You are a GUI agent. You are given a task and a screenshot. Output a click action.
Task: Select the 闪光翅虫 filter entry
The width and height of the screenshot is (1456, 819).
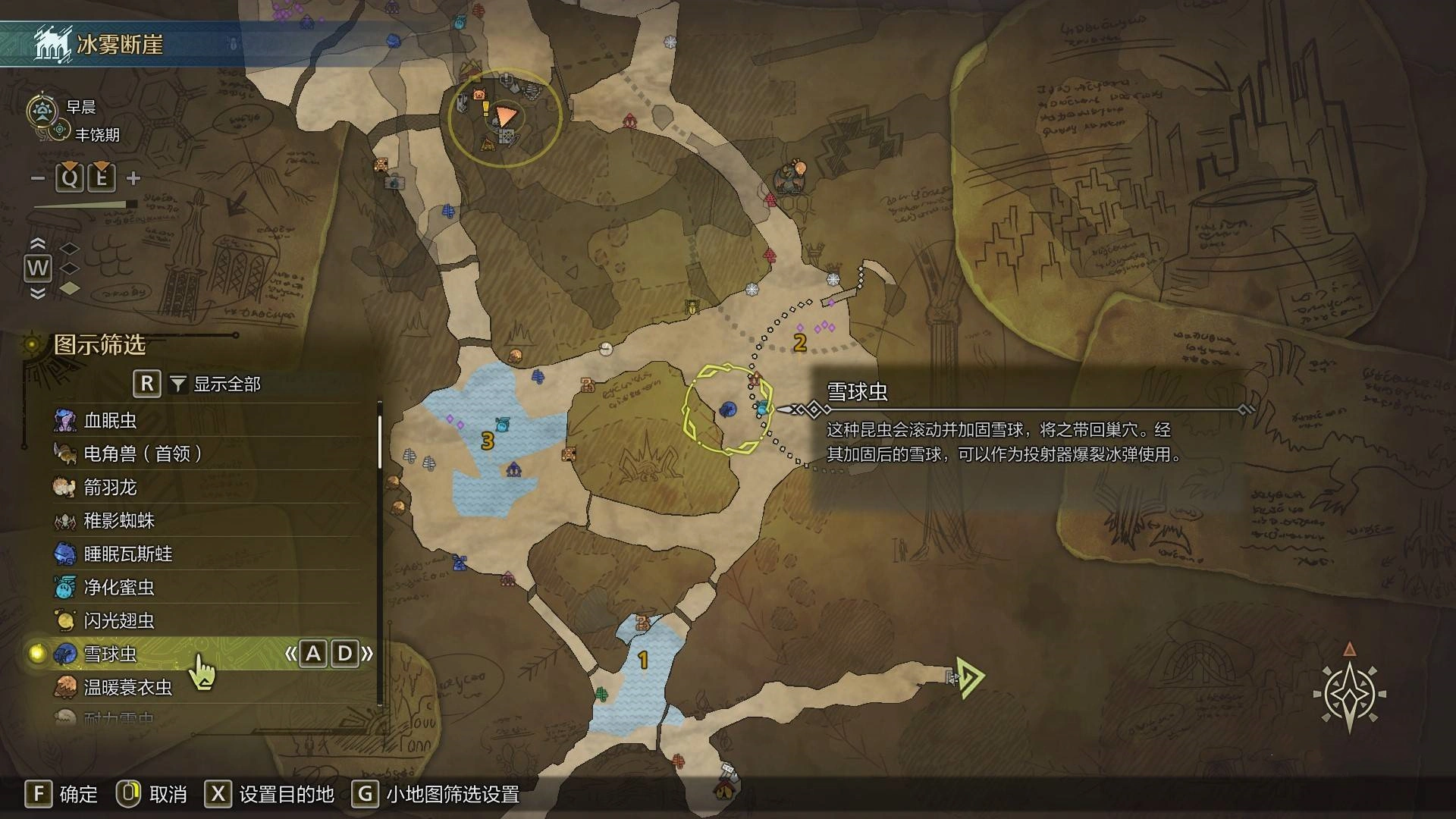click(119, 620)
